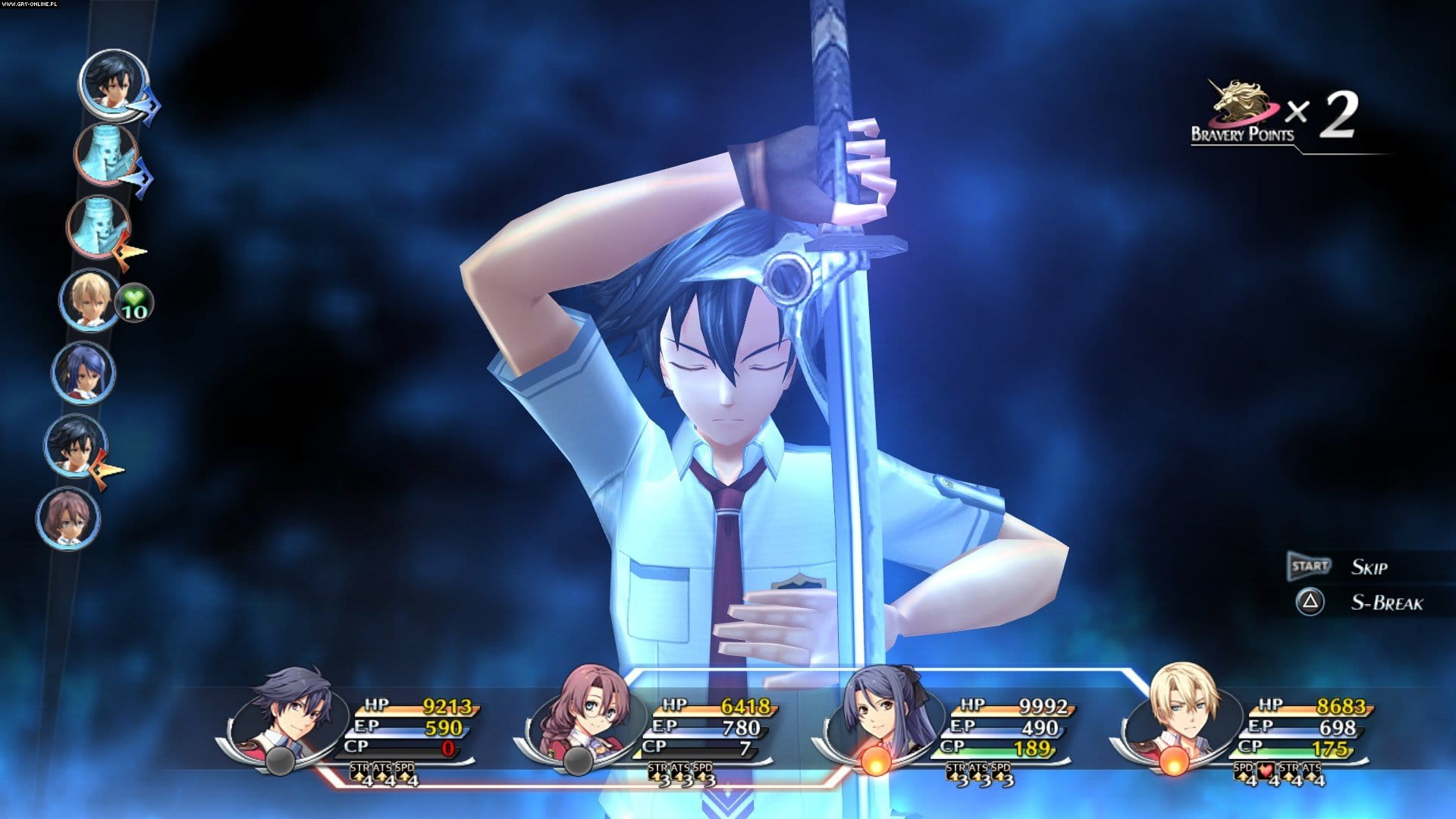This screenshot has width=1456, height=819.
Task: Select the blond character in the turn order
Action: point(88,300)
